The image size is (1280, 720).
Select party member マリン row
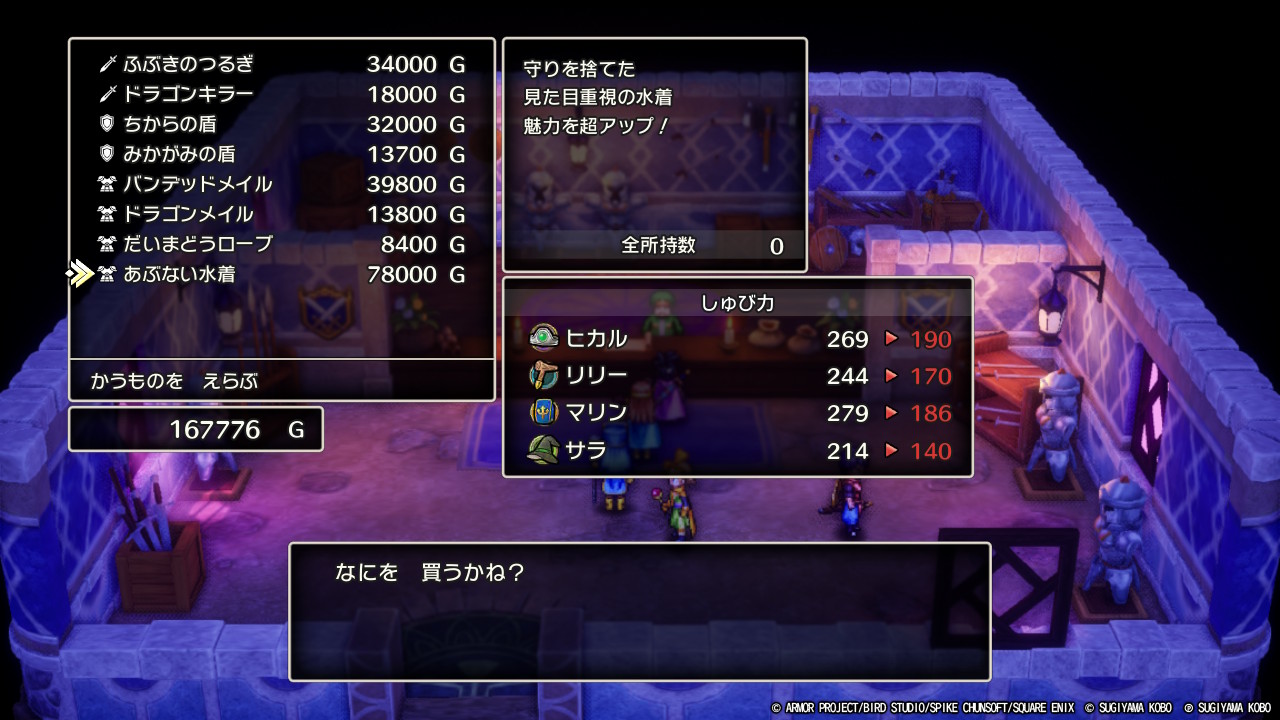[738, 413]
